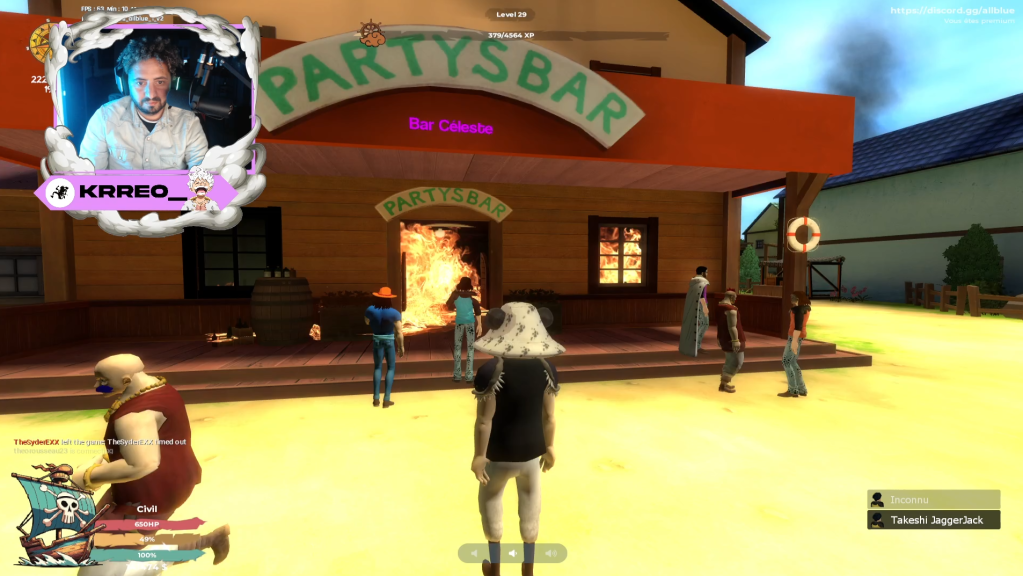The image size is (1023, 576).
Task: Click the KRREO_ streamer name banner
Action: tap(140, 193)
